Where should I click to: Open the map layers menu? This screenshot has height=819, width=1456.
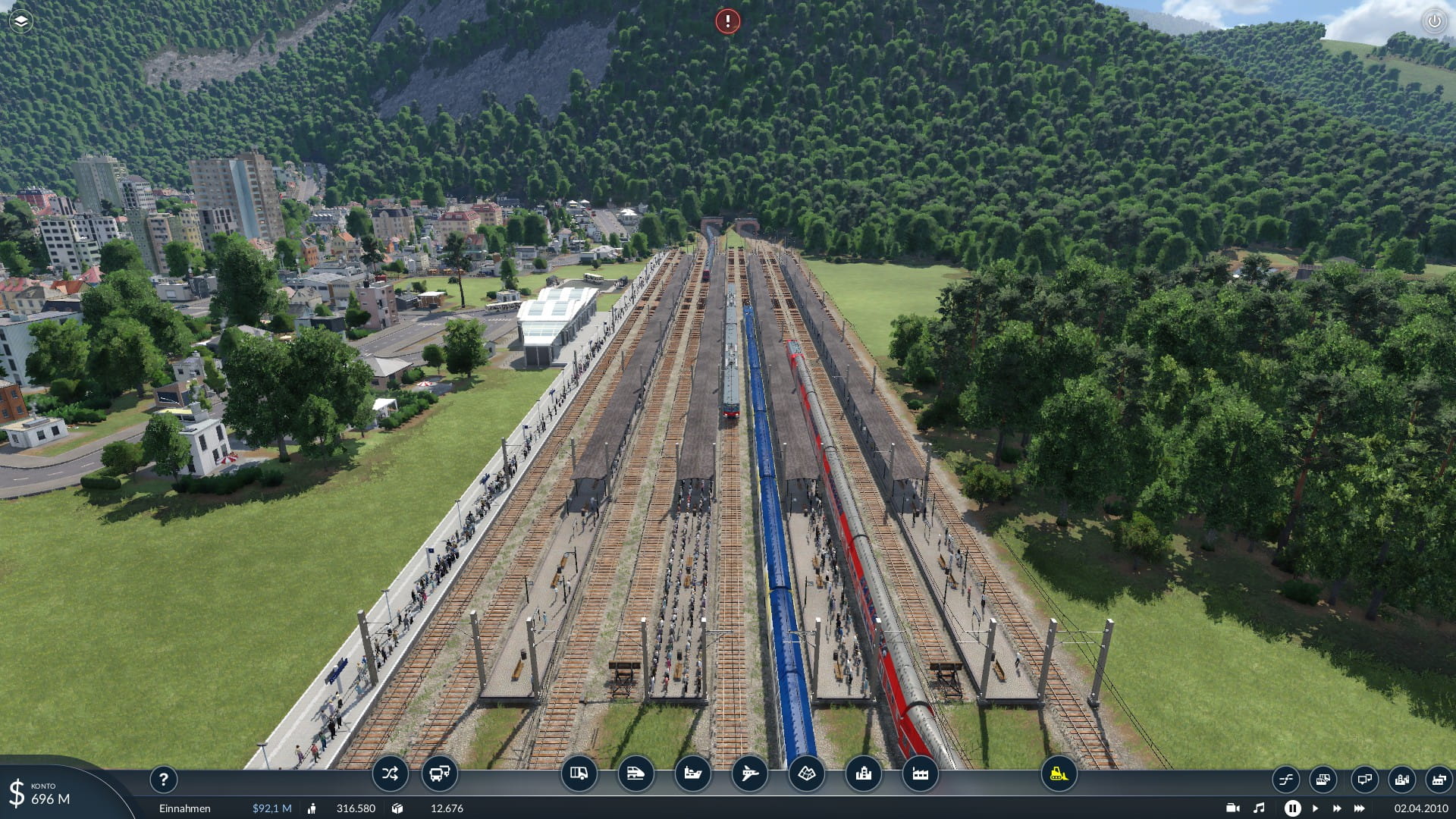21,21
